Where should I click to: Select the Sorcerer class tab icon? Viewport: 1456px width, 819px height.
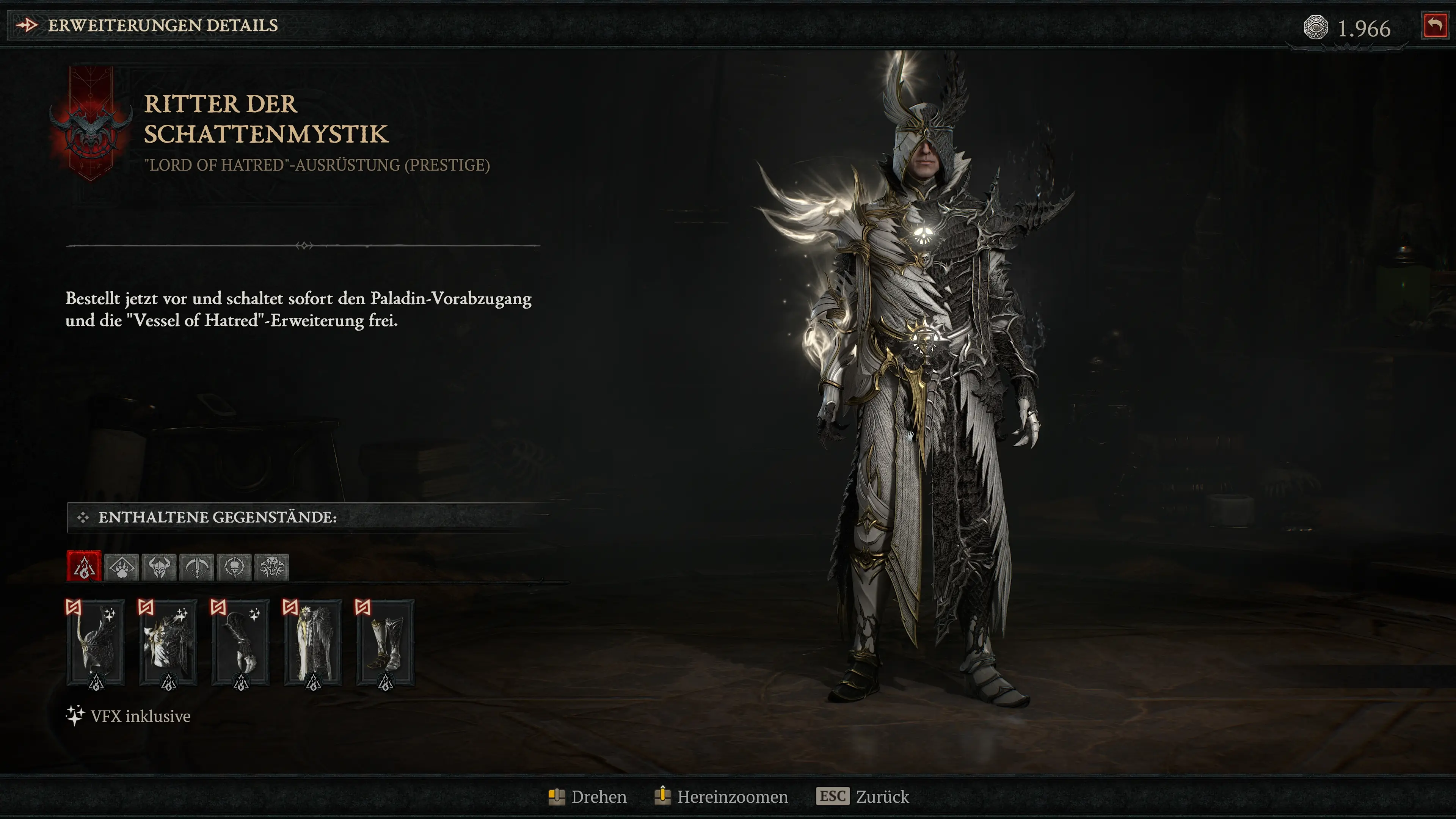click(85, 567)
